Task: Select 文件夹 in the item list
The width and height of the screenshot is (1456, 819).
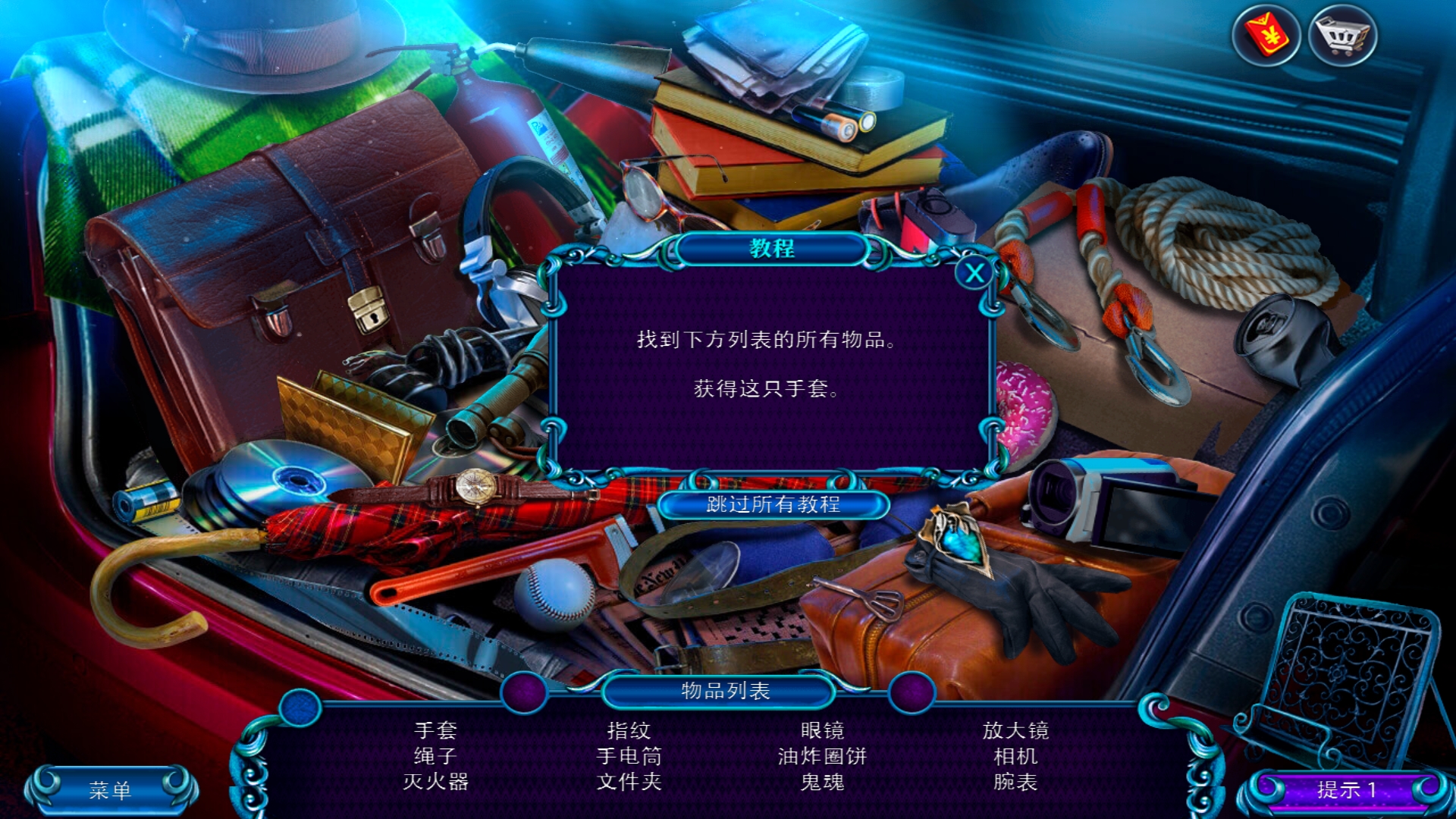Action: click(629, 782)
